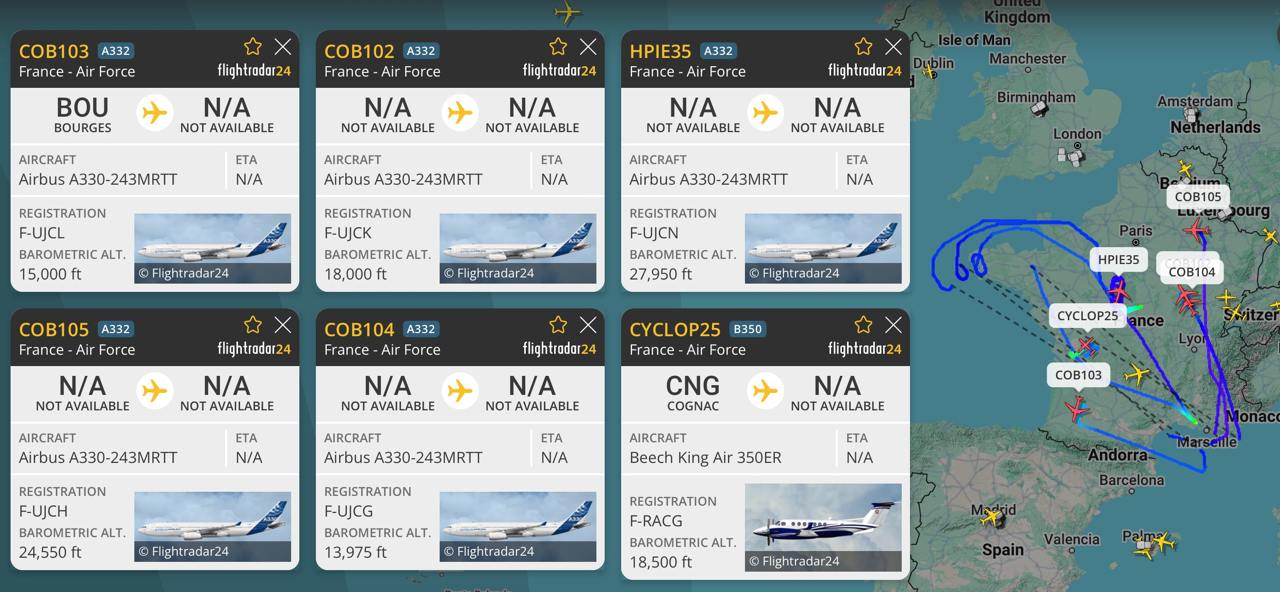Star the COB102 flight card

(558, 47)
